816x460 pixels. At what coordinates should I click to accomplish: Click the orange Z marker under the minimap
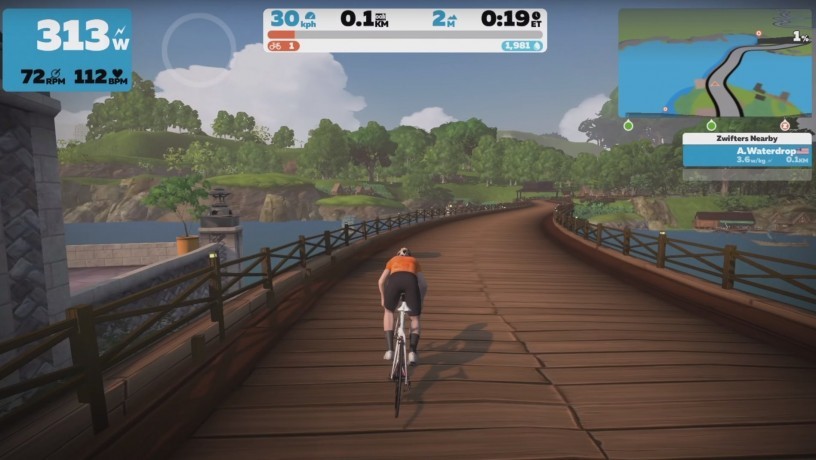pyautogui.click(x=784, y=126)
